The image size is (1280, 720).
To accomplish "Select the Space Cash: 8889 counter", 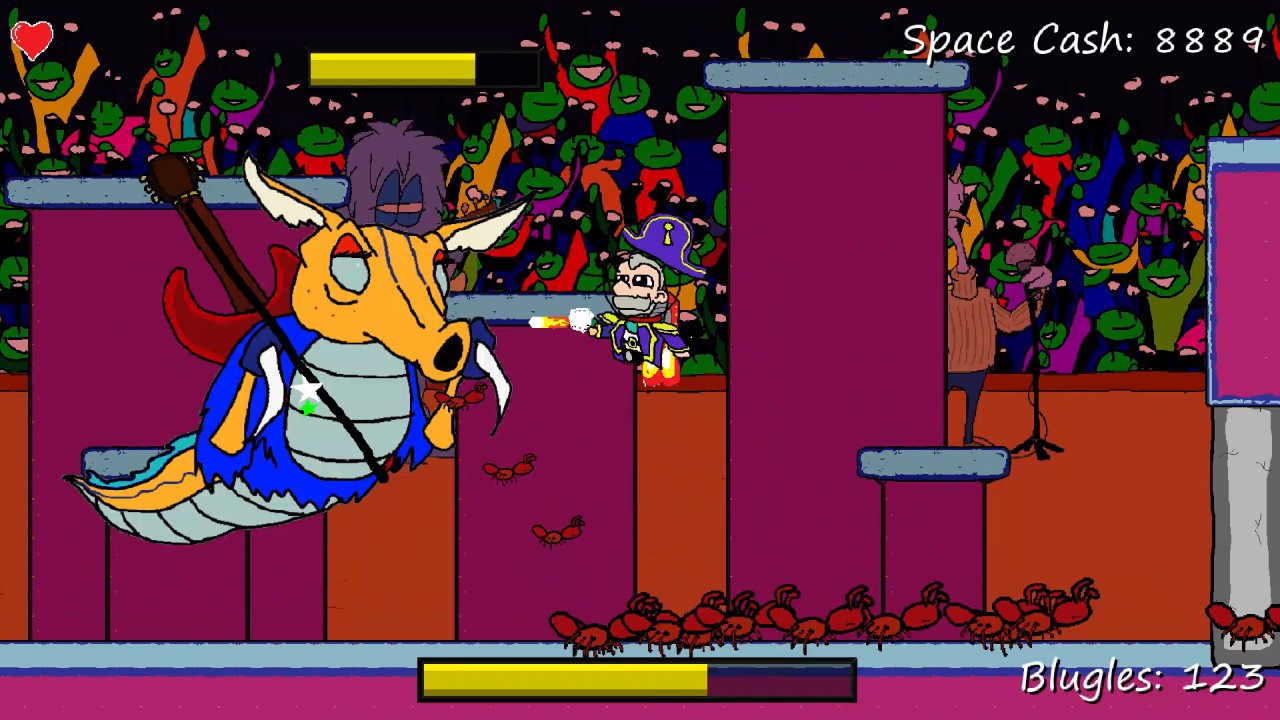I will pos(1080,40).
